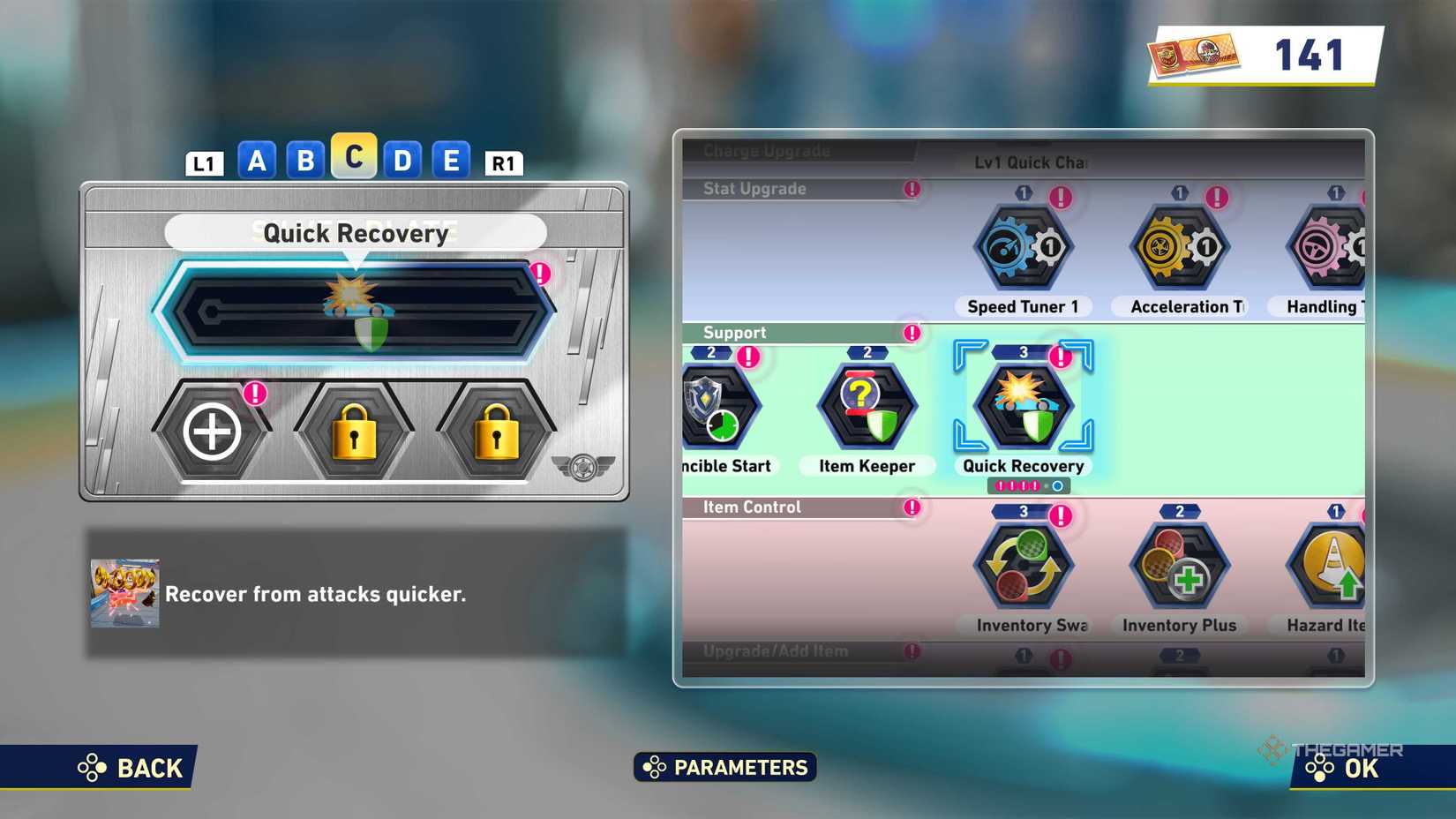
Task: Confirm selection with the OK button
Action: pos(1356,767)
